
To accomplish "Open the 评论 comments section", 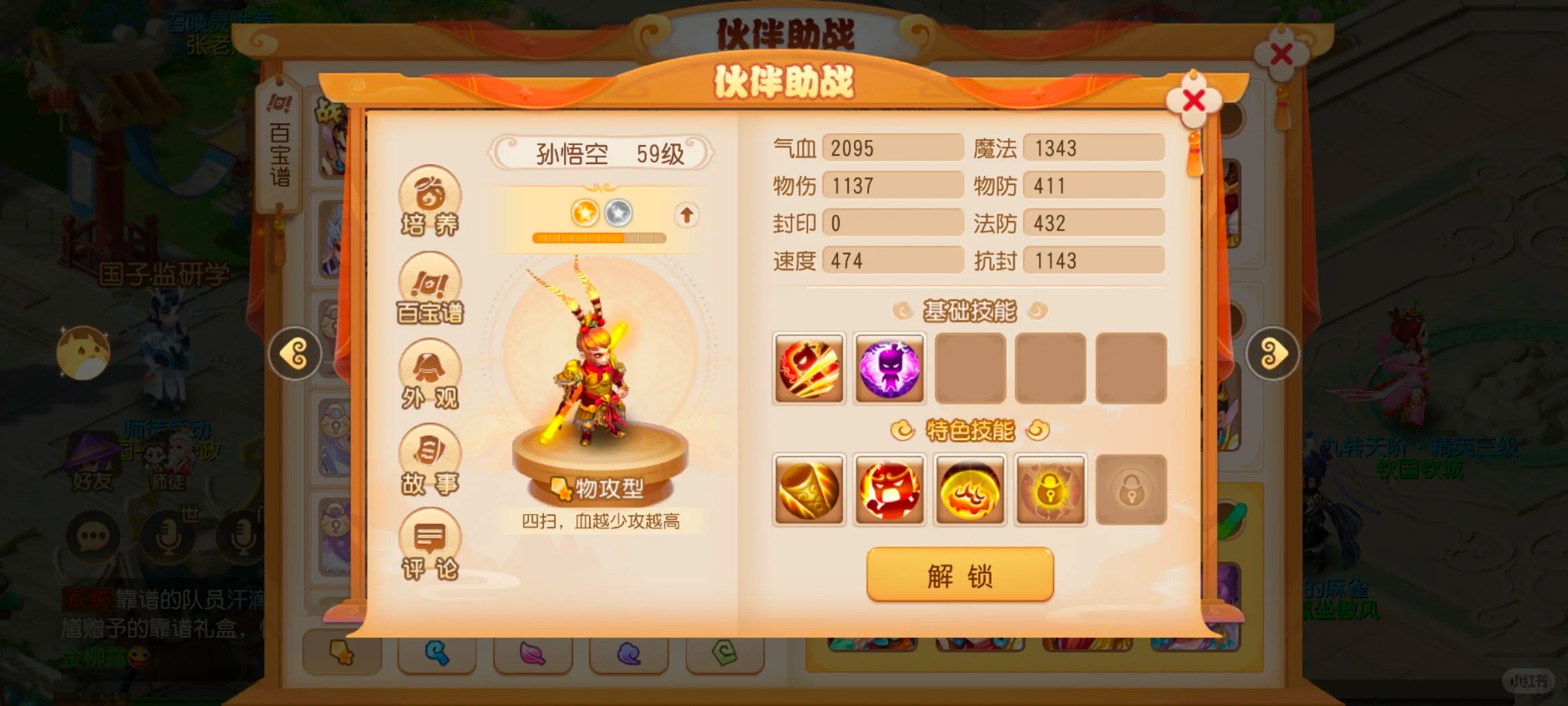I will [x=430, y=545].
